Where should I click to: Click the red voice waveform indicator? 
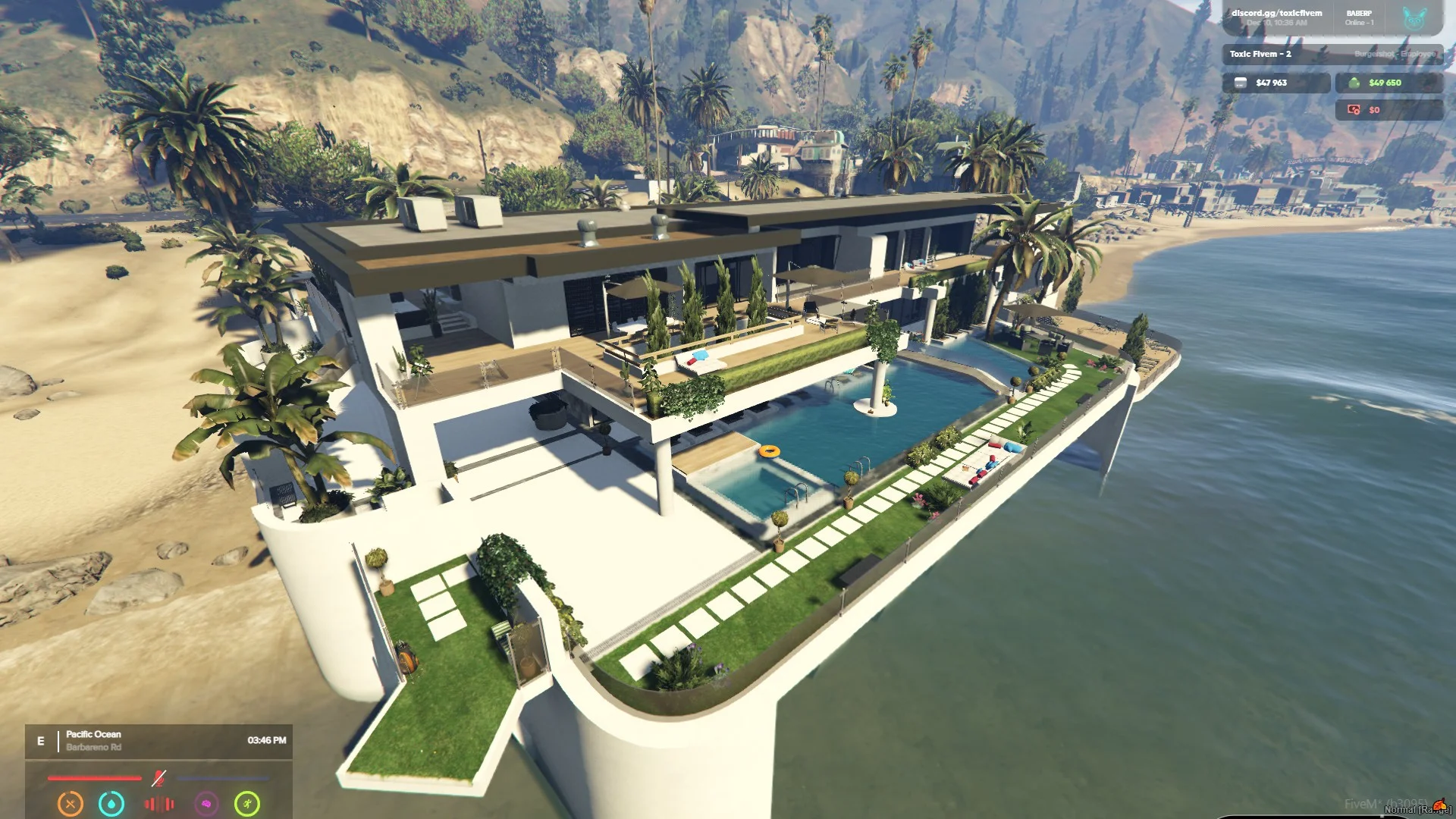point(159,804)
